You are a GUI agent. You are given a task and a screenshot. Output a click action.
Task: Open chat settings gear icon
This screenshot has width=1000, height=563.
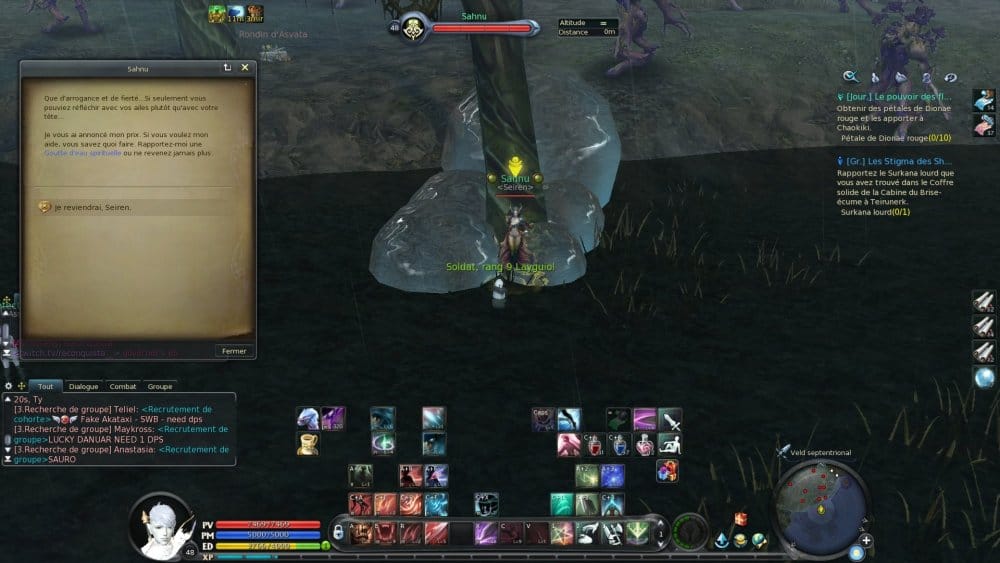[8, 386]
